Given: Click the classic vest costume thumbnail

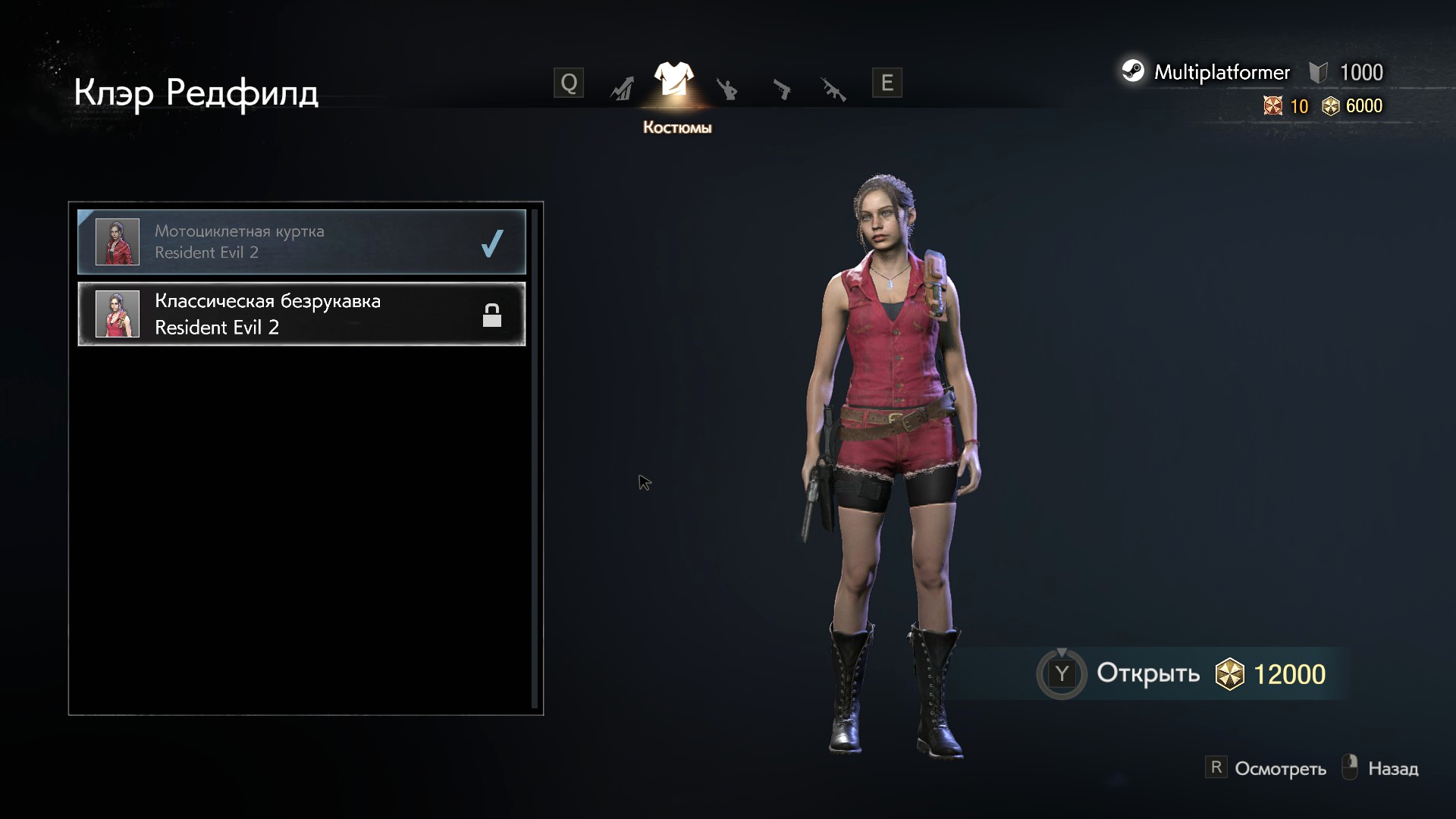Looking at the screenshot, I should pos(118,314).
